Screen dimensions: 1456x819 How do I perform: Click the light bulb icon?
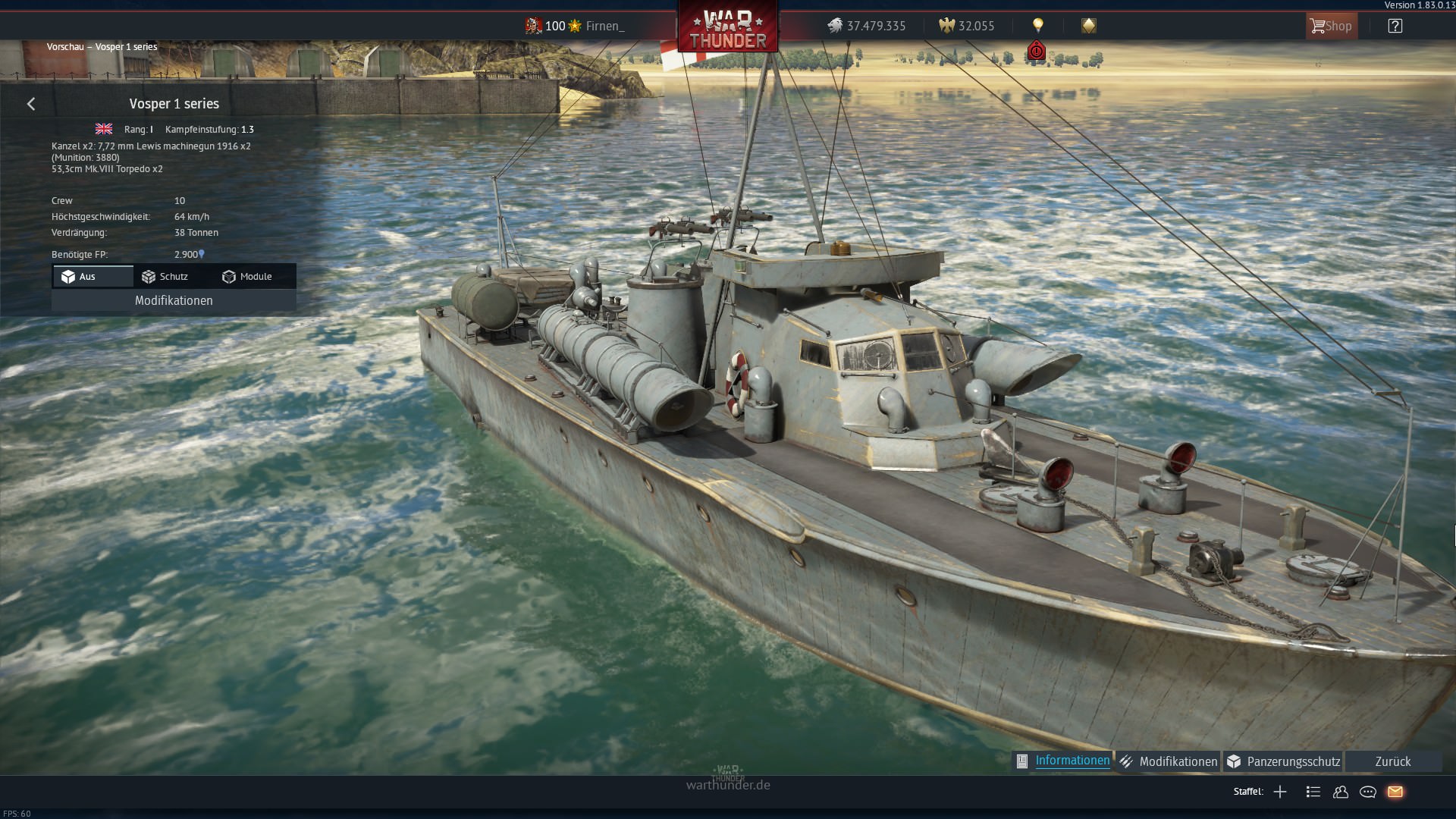pyautogui.click(x=1037, y=26)
